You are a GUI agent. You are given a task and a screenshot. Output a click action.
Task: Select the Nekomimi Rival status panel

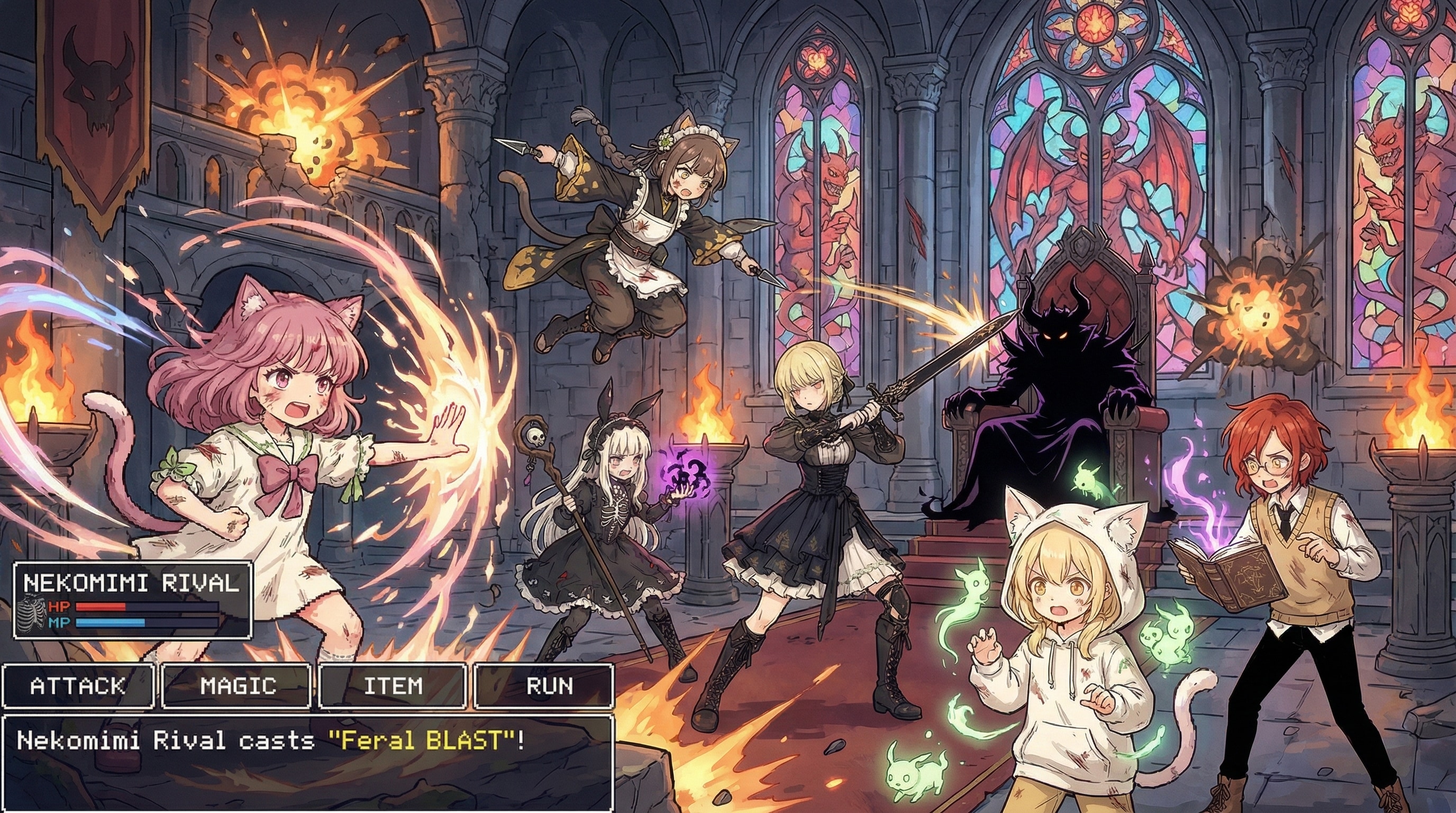132,600
